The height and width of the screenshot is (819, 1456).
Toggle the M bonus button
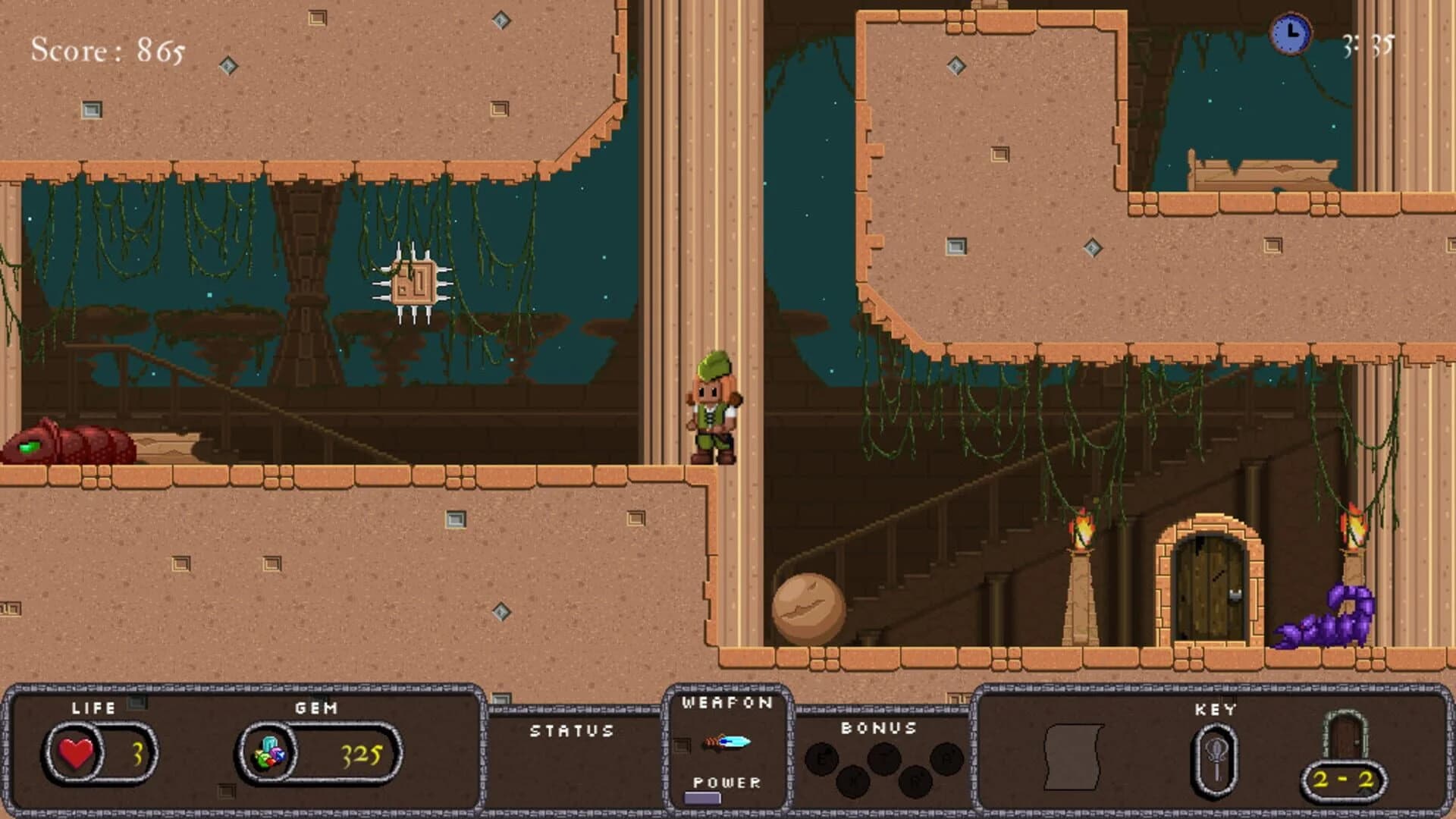[x=854, y=781]
